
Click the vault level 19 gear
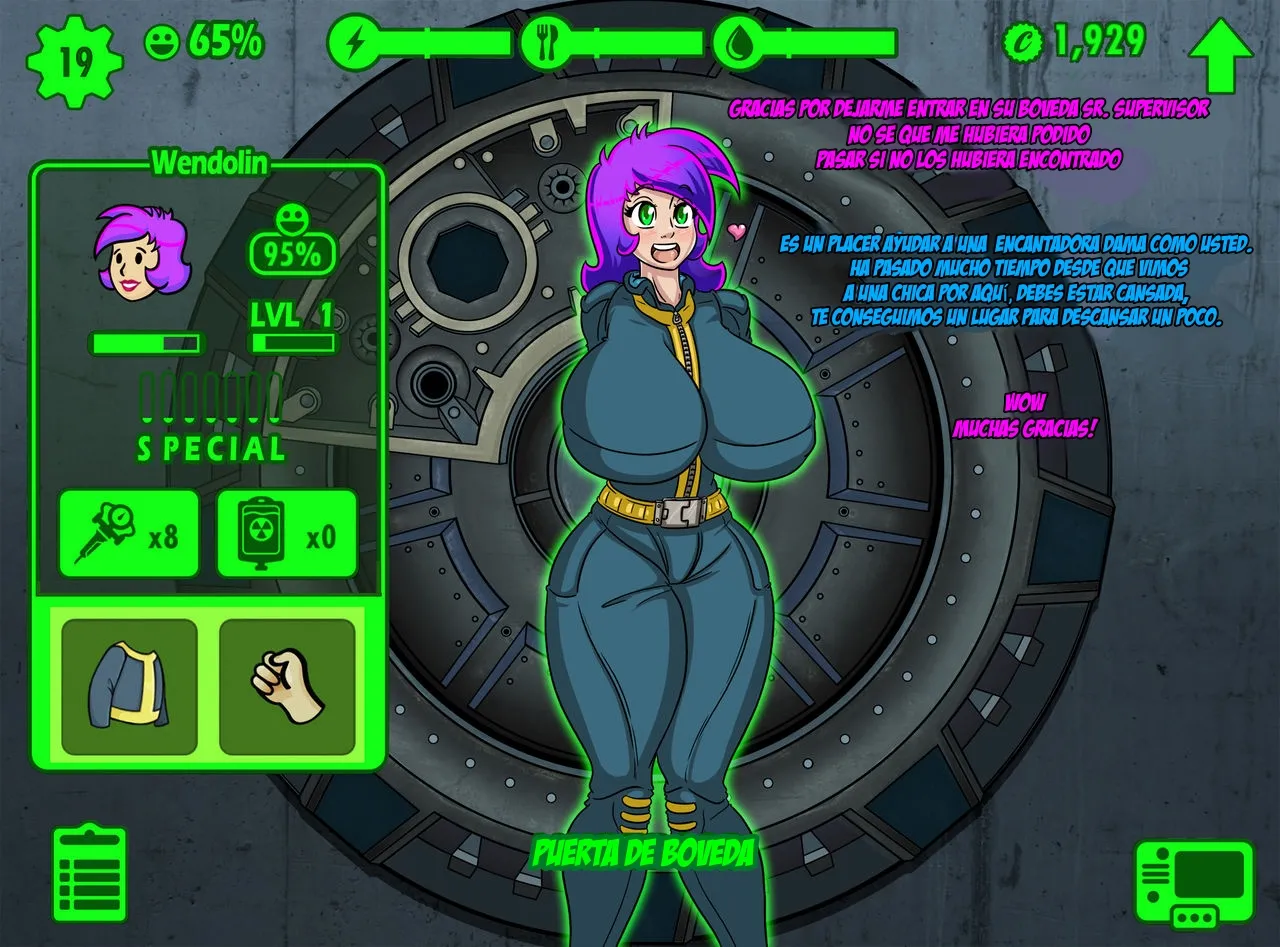[x=74, y=60]
